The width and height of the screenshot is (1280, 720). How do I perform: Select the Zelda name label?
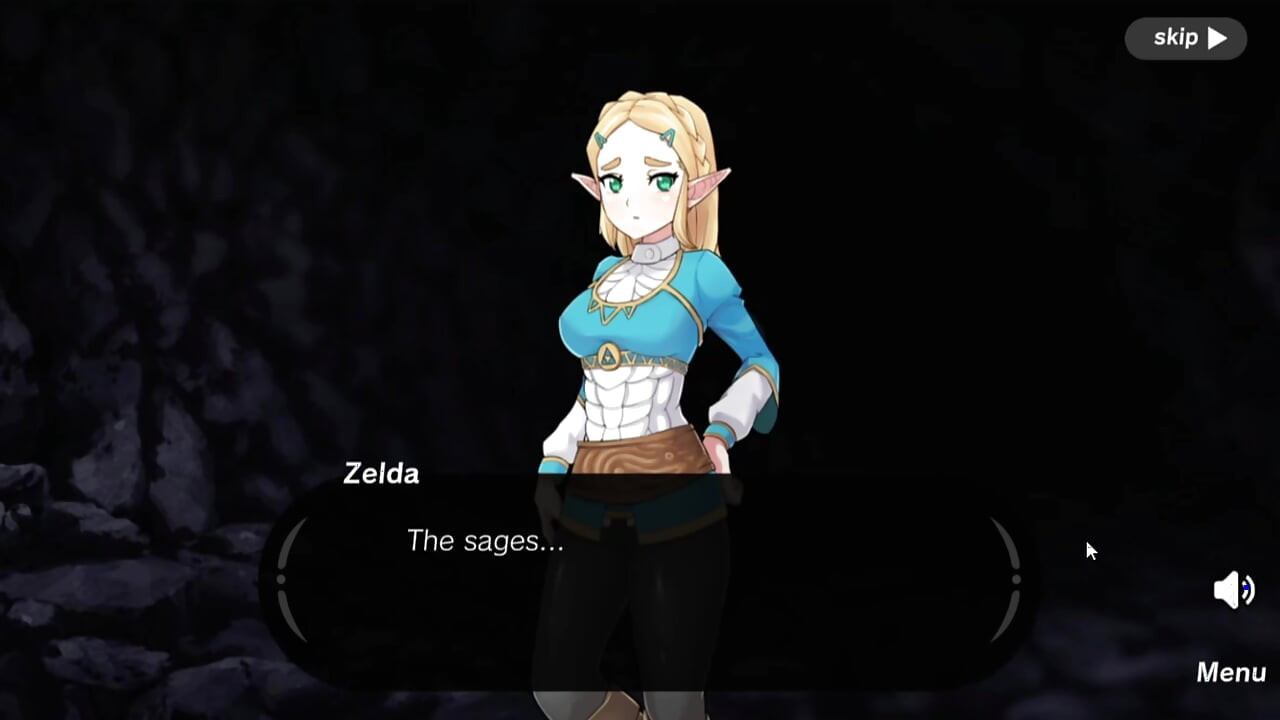point(381,474)
